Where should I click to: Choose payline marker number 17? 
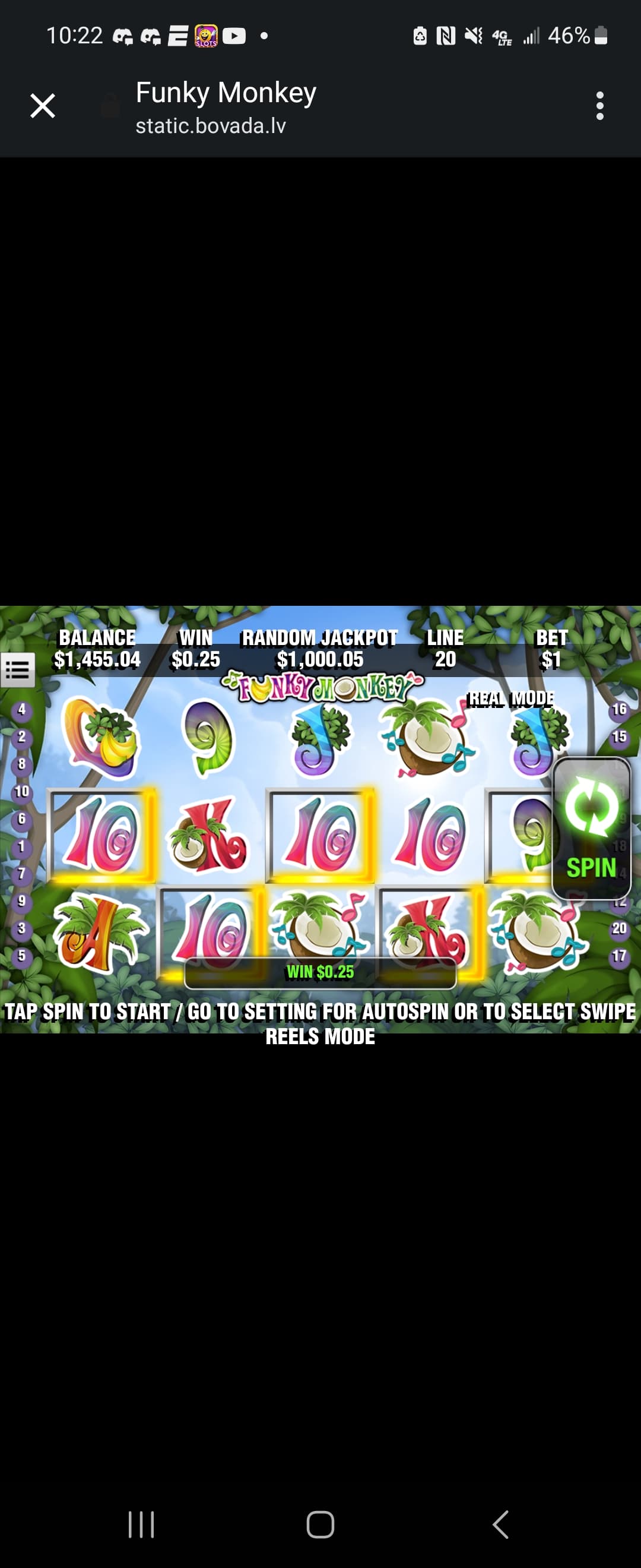619,956
